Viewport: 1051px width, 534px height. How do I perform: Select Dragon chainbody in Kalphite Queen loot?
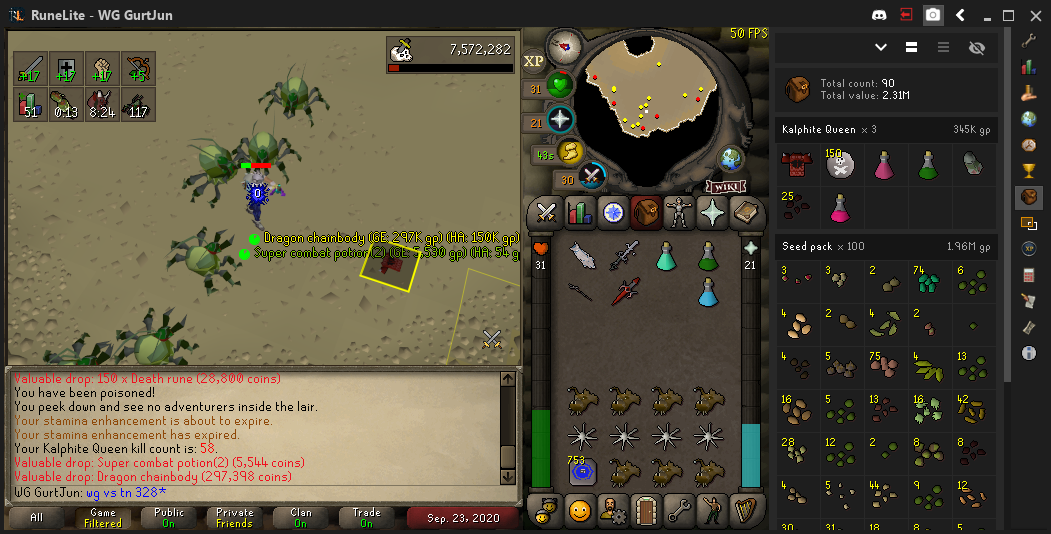[x=799, y=165]
